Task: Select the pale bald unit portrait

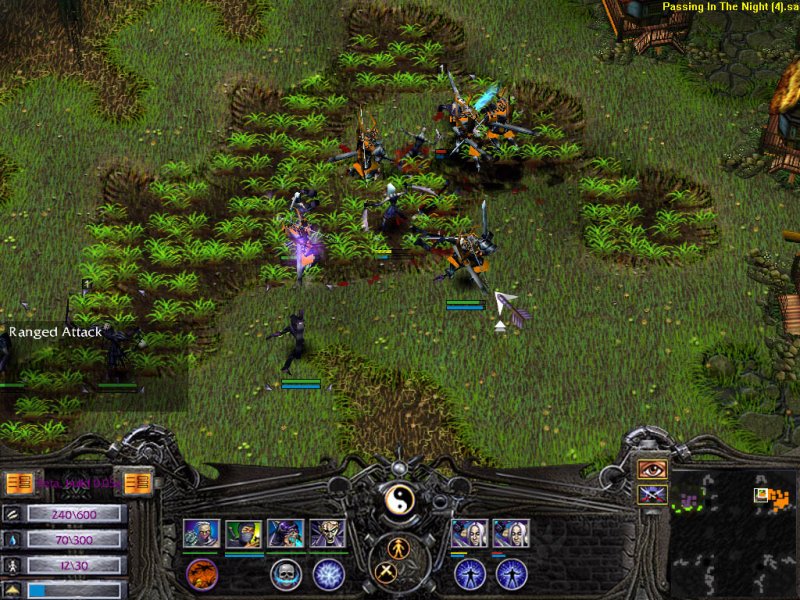Action: click(x=327, y=533)
